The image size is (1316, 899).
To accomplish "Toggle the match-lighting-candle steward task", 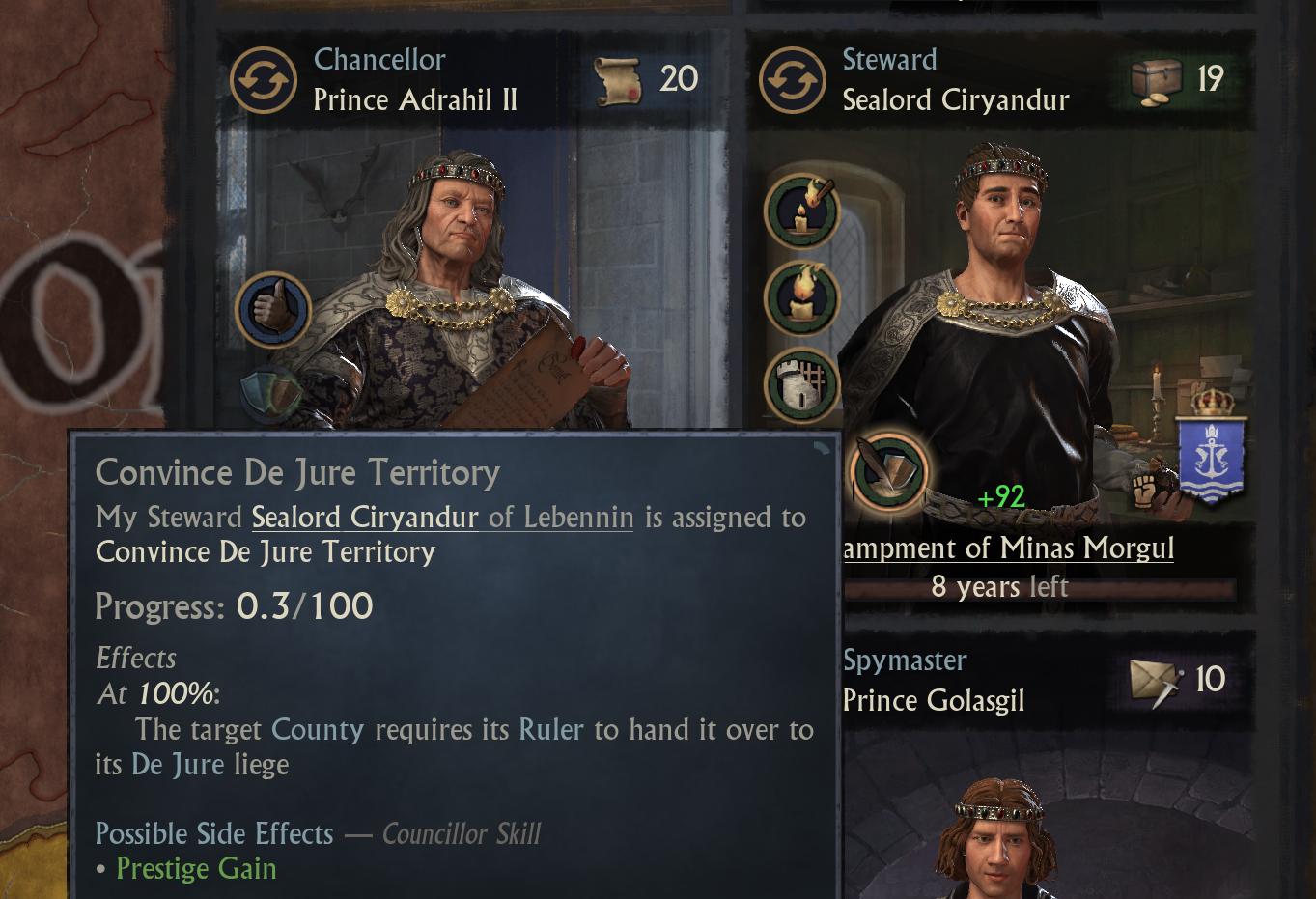I will [802, 211].
